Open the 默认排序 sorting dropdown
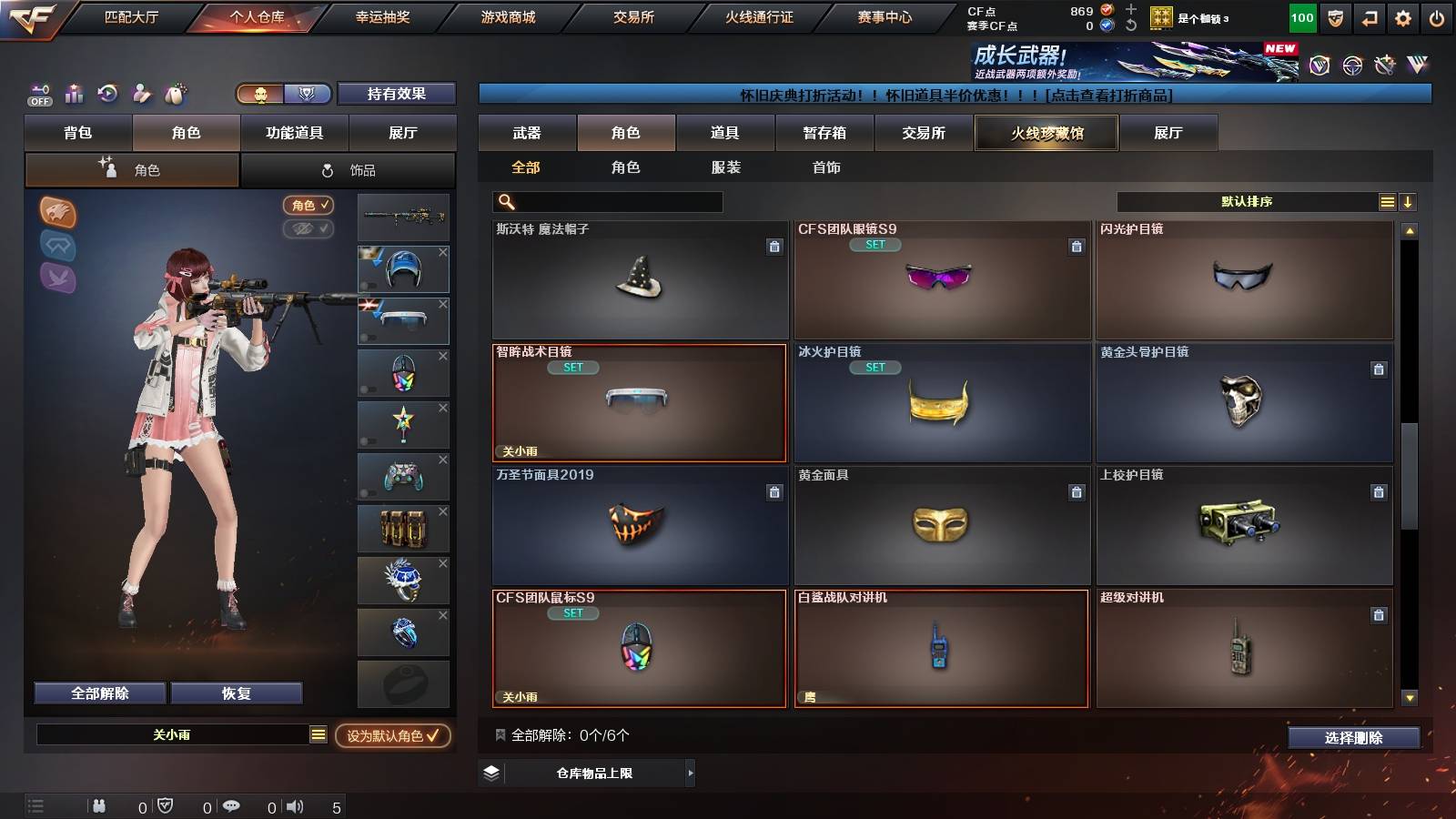 click(x=1247, y=201)
